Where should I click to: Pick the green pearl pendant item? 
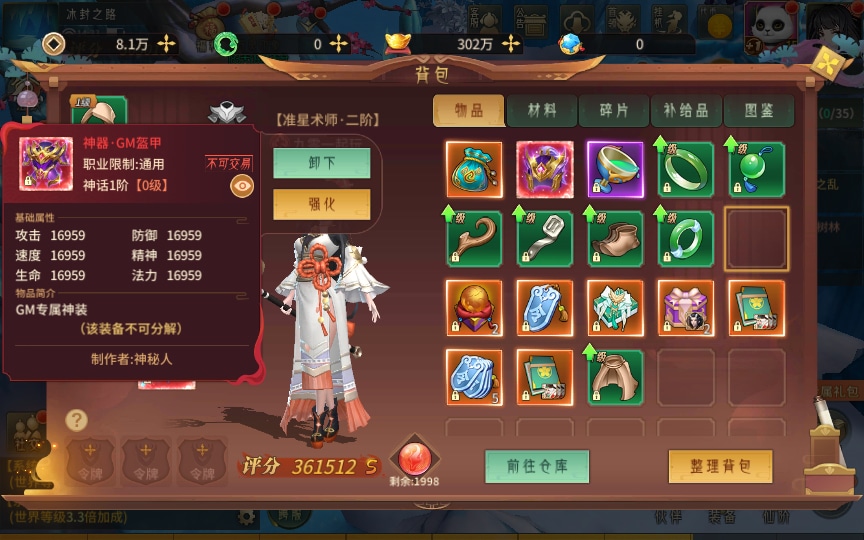pyautogui.click(x=756, y=170)
